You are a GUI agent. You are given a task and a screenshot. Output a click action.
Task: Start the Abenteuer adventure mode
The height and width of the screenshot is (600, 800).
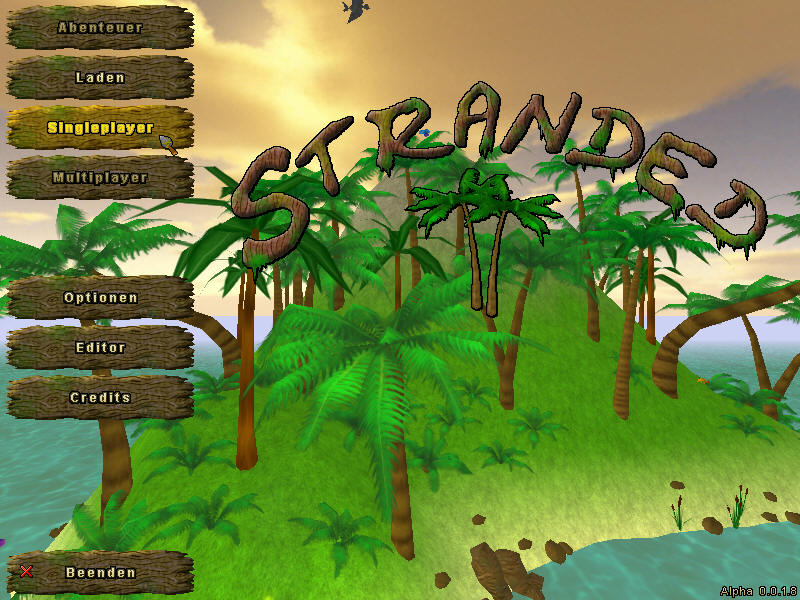[x=100, y=28]
